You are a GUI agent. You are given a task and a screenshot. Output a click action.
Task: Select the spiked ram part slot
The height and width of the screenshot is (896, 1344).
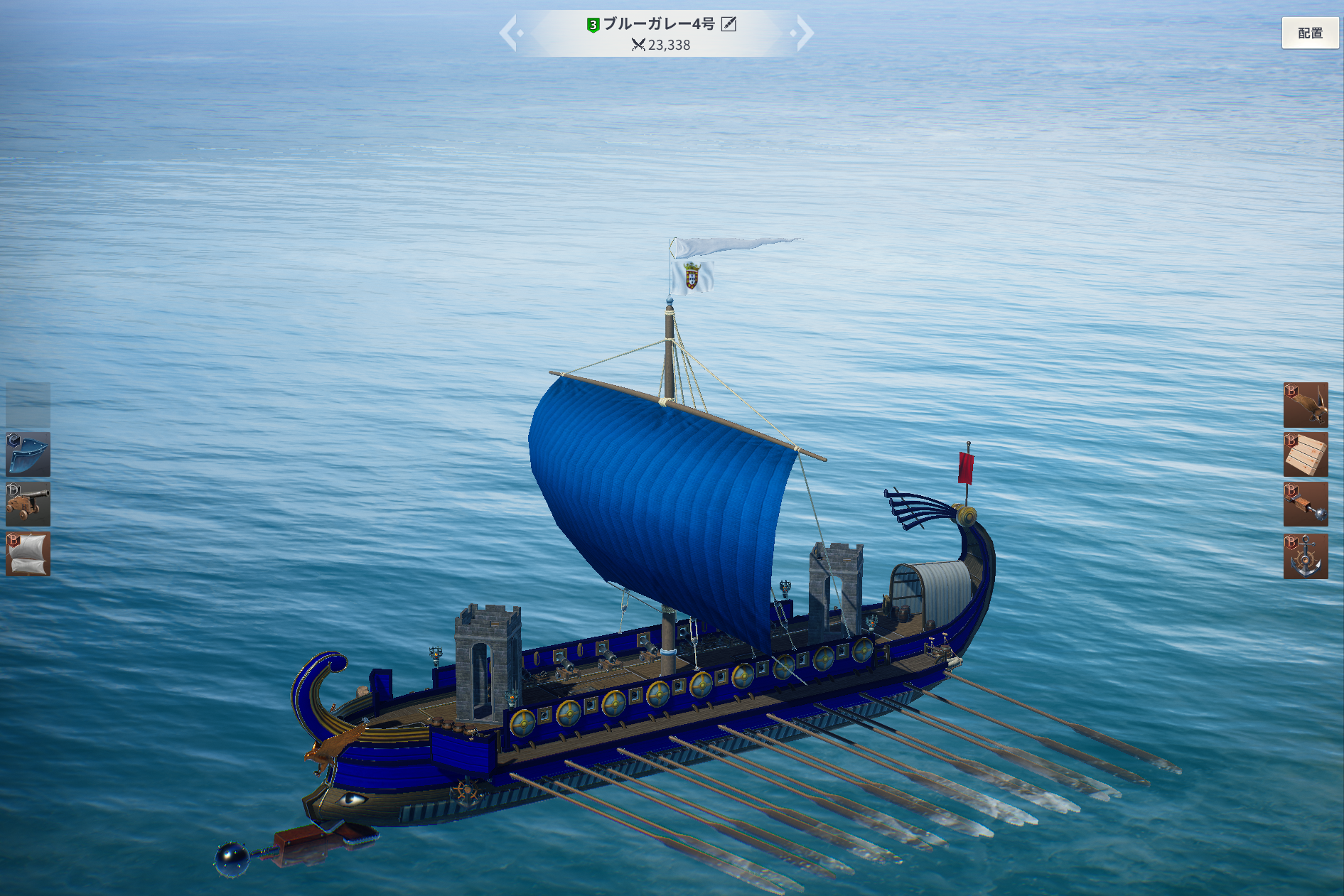[x=1305, y=504]
